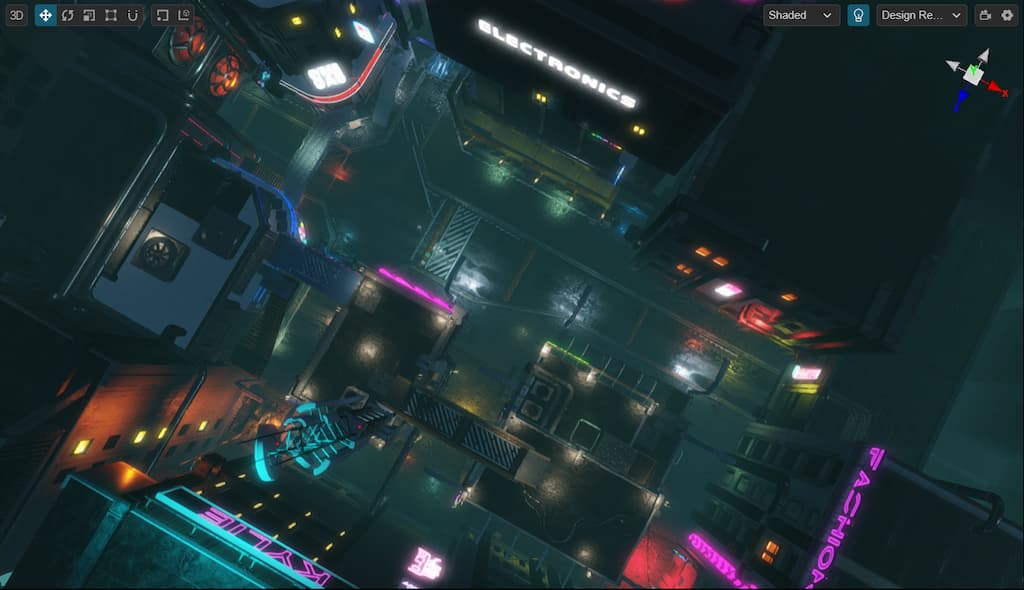Toggle the magnet snapping tool
The image size is (1024, 590).
point(133,15)
